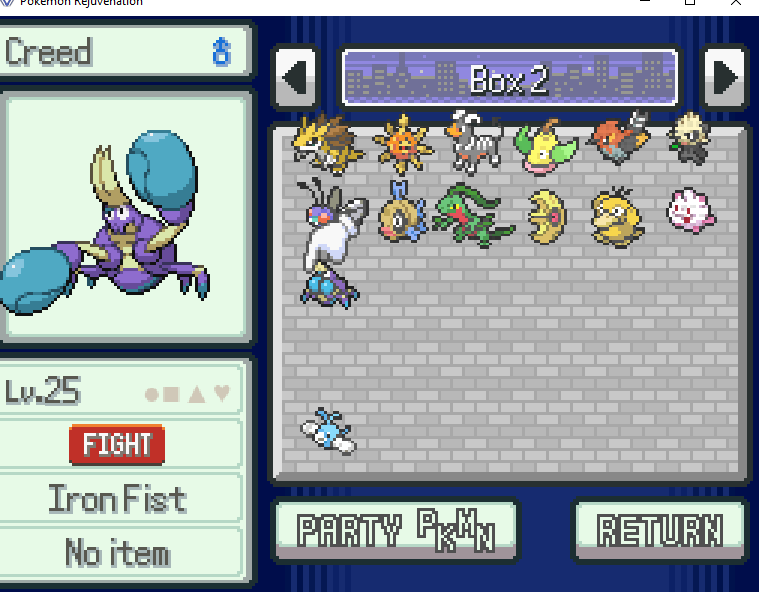
Task: Select the Swablu near the box bottom
Action: point(327,431)
